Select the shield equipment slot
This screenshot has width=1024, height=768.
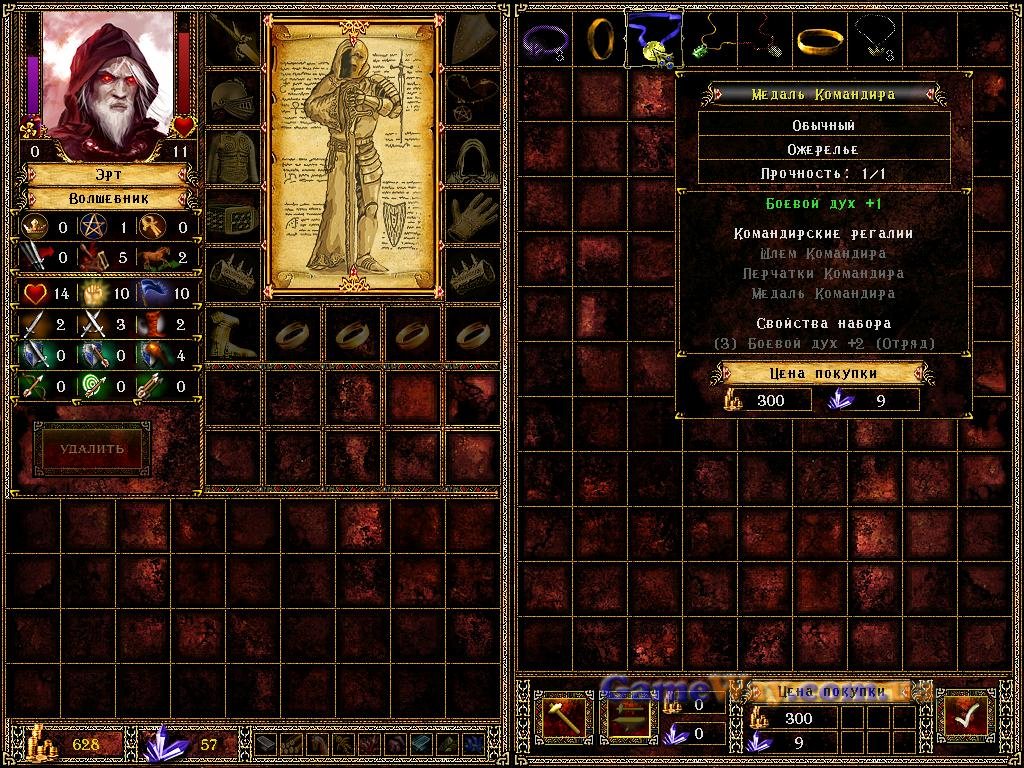click(472, 40)
